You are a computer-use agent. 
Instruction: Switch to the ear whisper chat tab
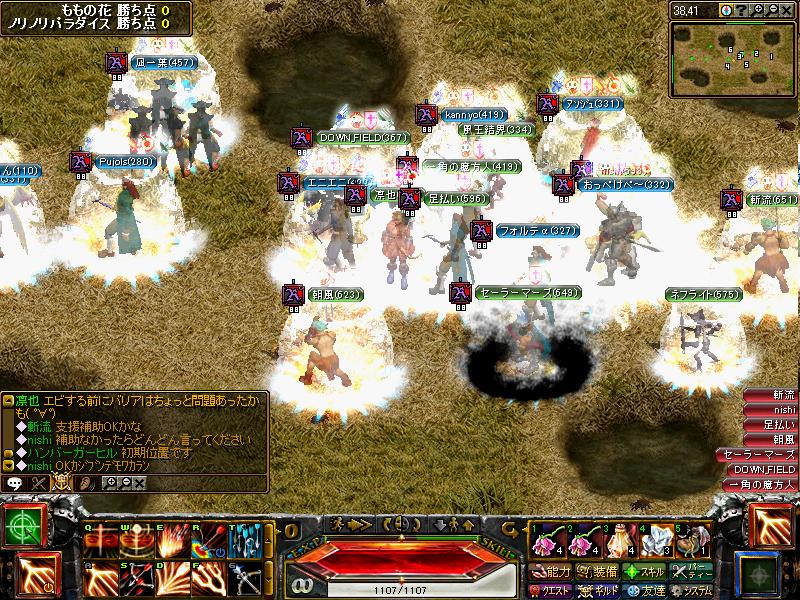click(x=87, y=482)
